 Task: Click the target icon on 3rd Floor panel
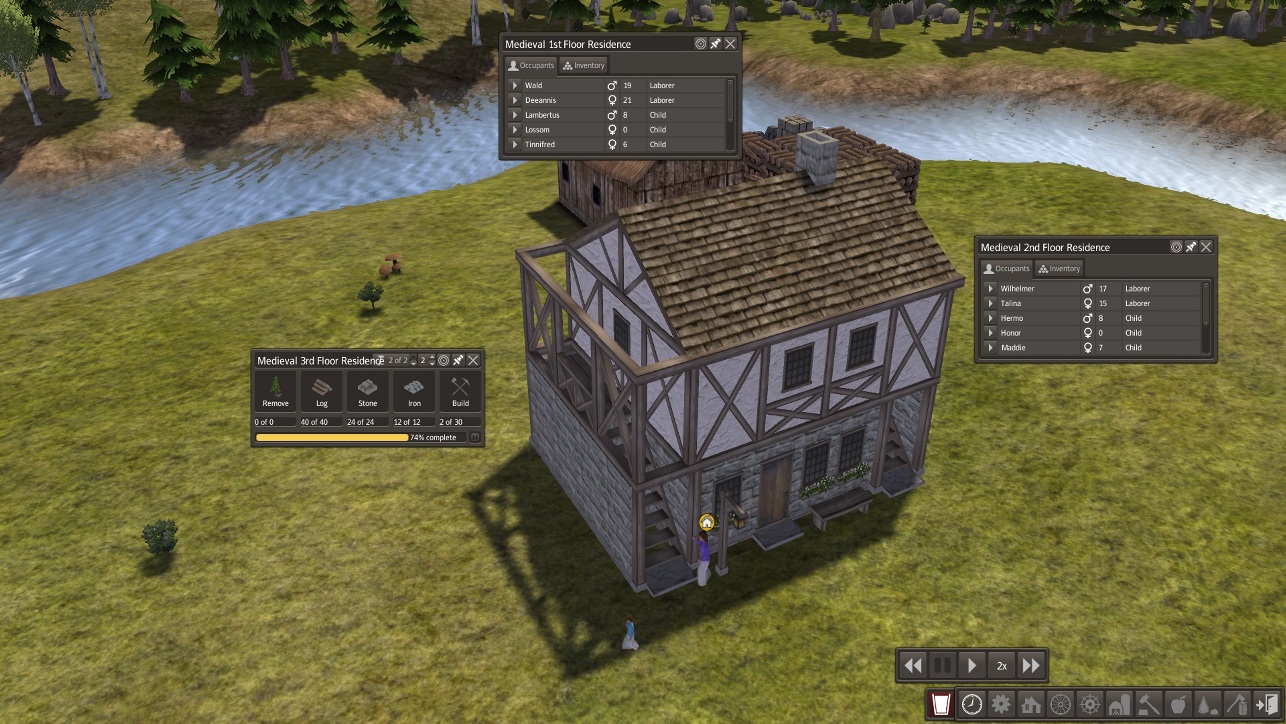(444, 360)
